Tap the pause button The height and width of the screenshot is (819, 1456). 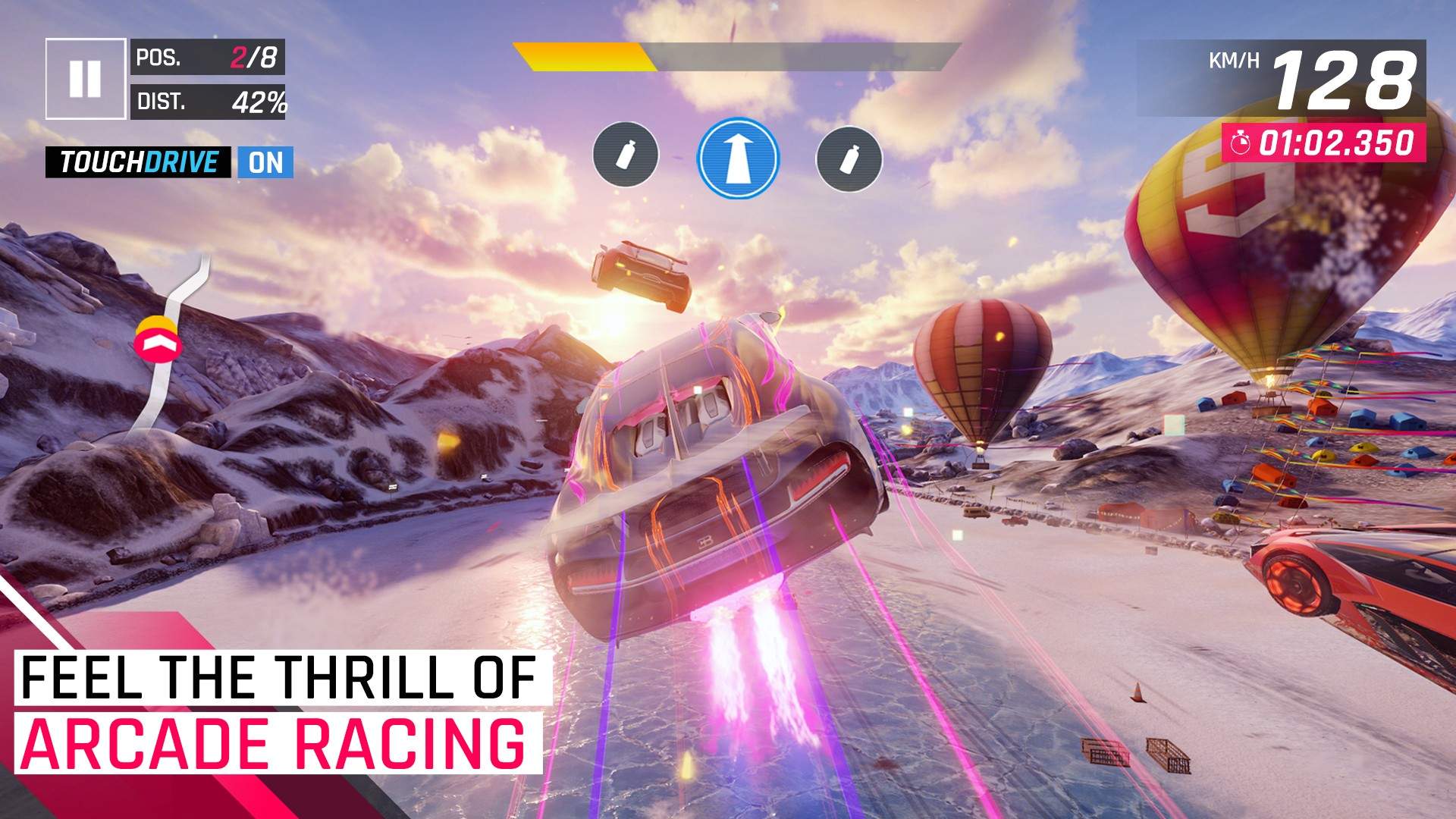(x=87, y=78)
